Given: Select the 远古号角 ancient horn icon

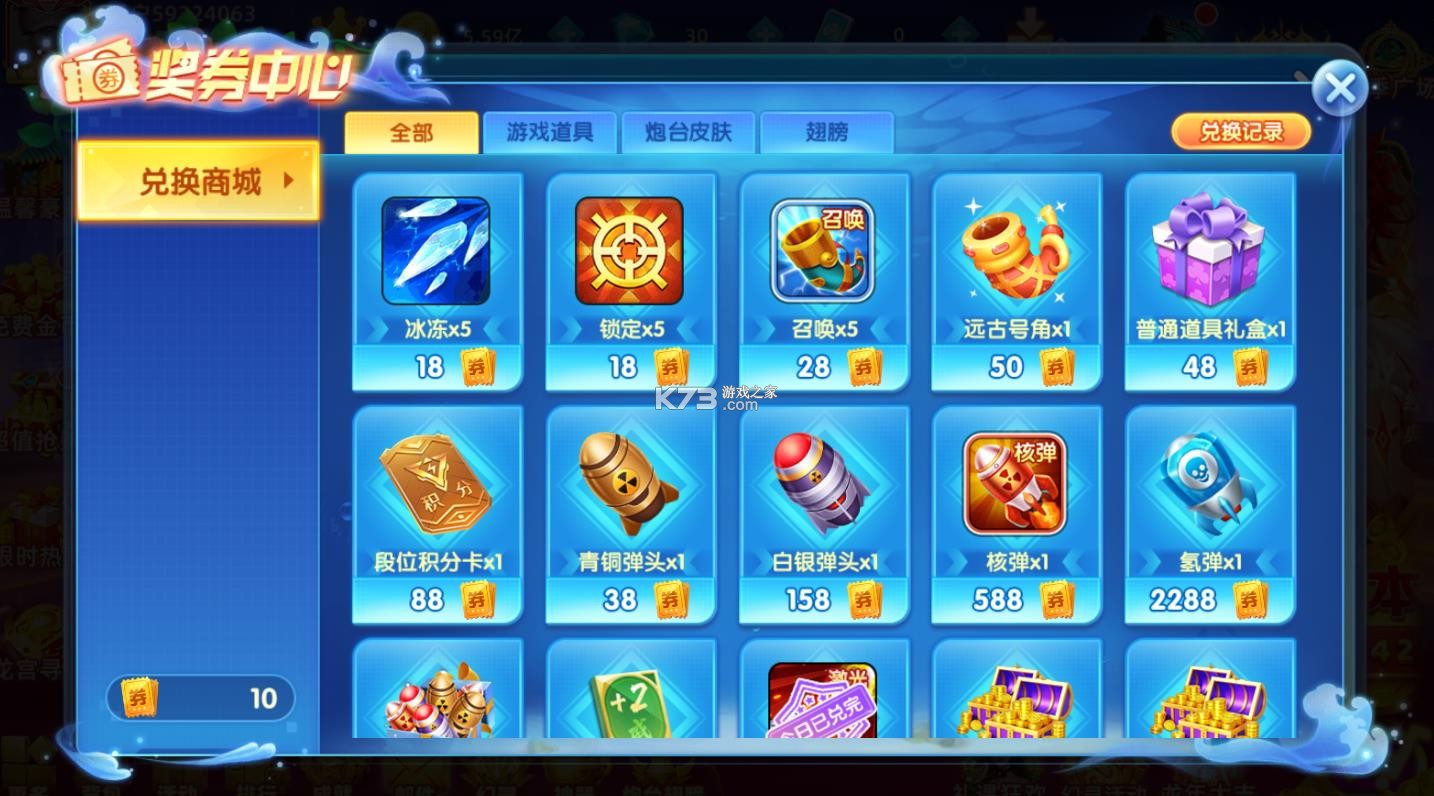Looking at the screenshot, I should pyautogui.click(x=1015, y=250).
